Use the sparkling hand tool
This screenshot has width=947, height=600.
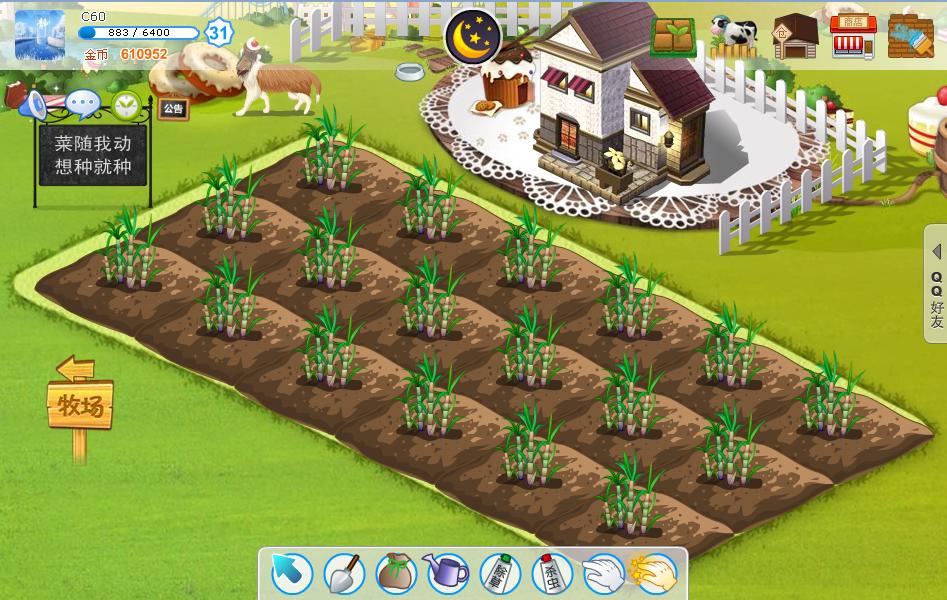click(654, 573)
